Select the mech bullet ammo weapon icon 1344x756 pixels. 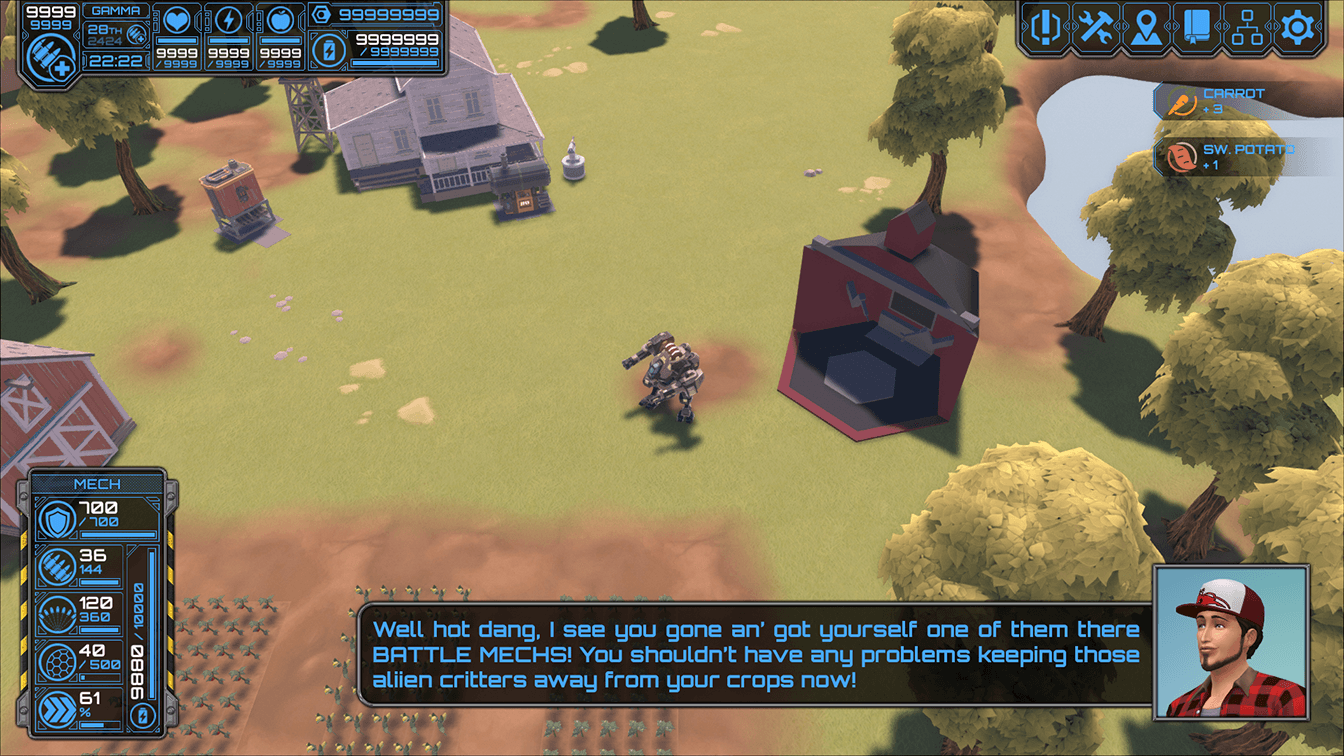(x=55, y=568)
